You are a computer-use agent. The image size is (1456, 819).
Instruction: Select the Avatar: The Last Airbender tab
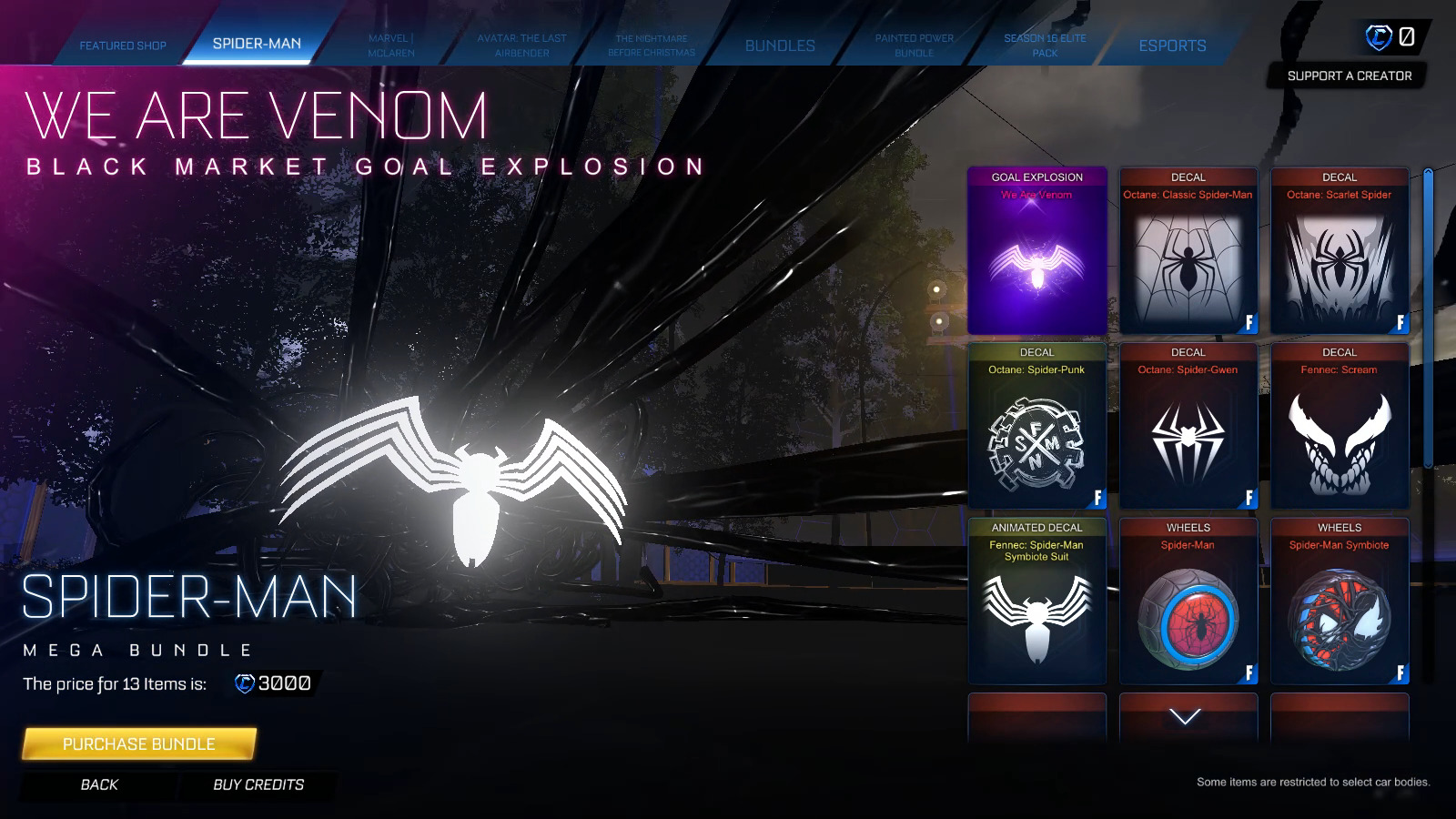point(521,45)
